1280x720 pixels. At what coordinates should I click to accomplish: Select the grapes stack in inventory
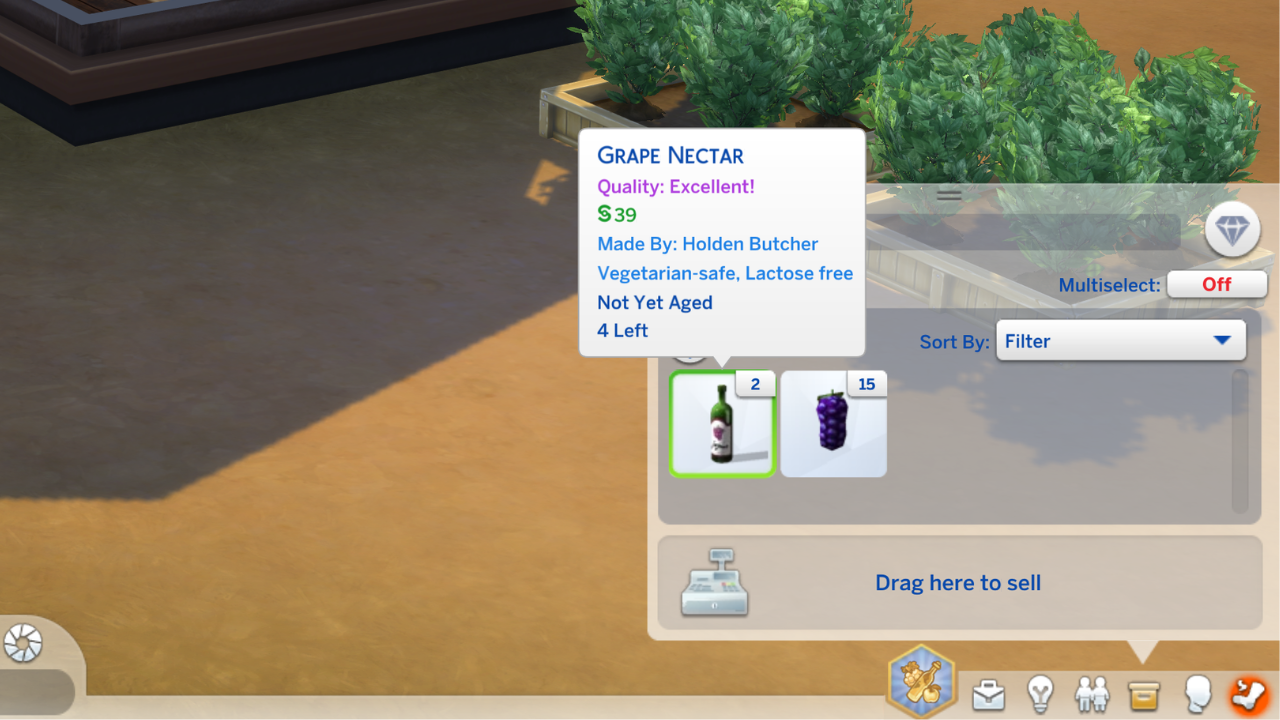[x=833, y=424]
